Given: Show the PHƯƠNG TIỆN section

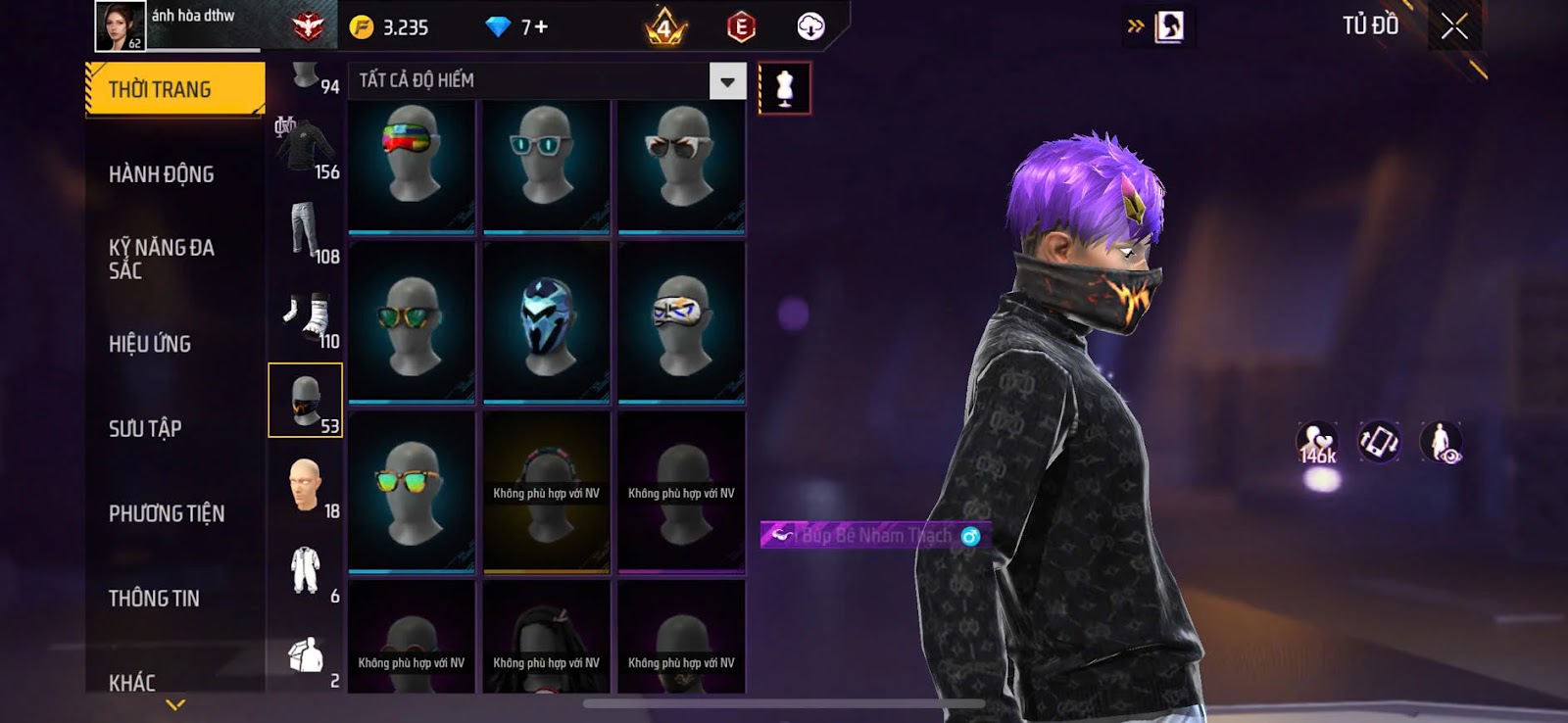Looking at the screenshot, I should pyautogui.click(x=167, y=513).
